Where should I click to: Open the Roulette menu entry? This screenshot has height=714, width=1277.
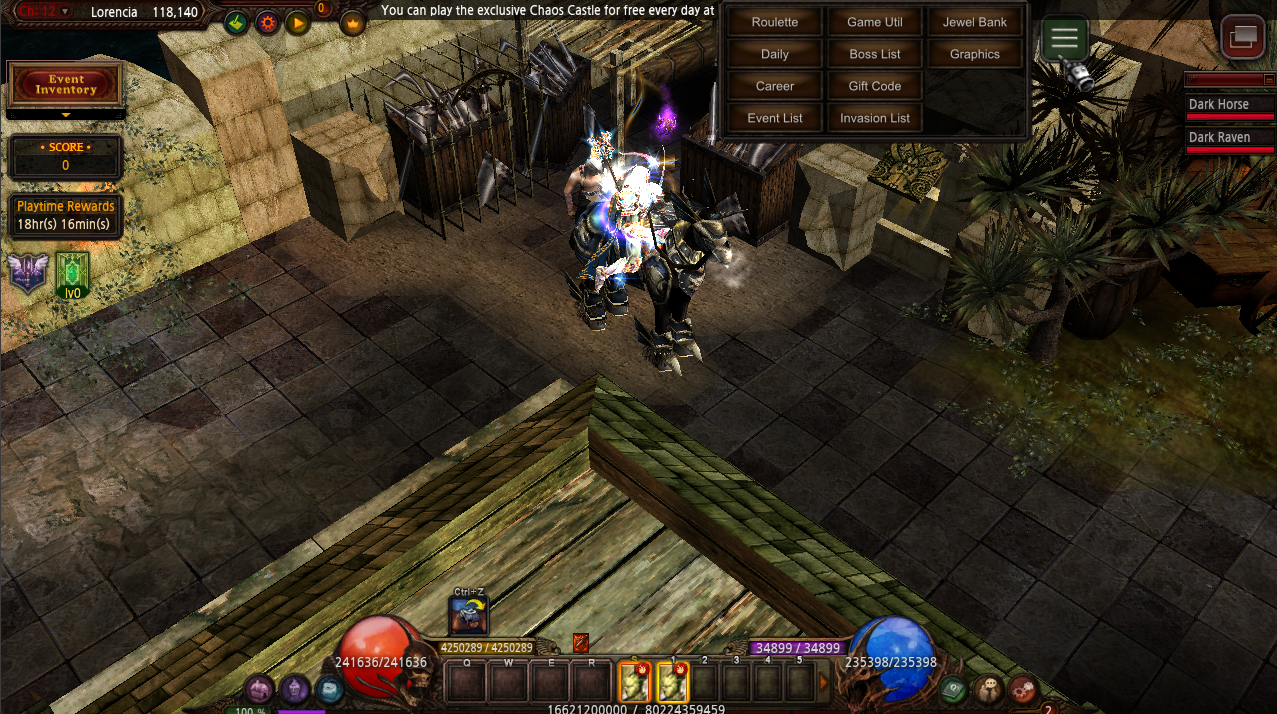pos(775,22)
